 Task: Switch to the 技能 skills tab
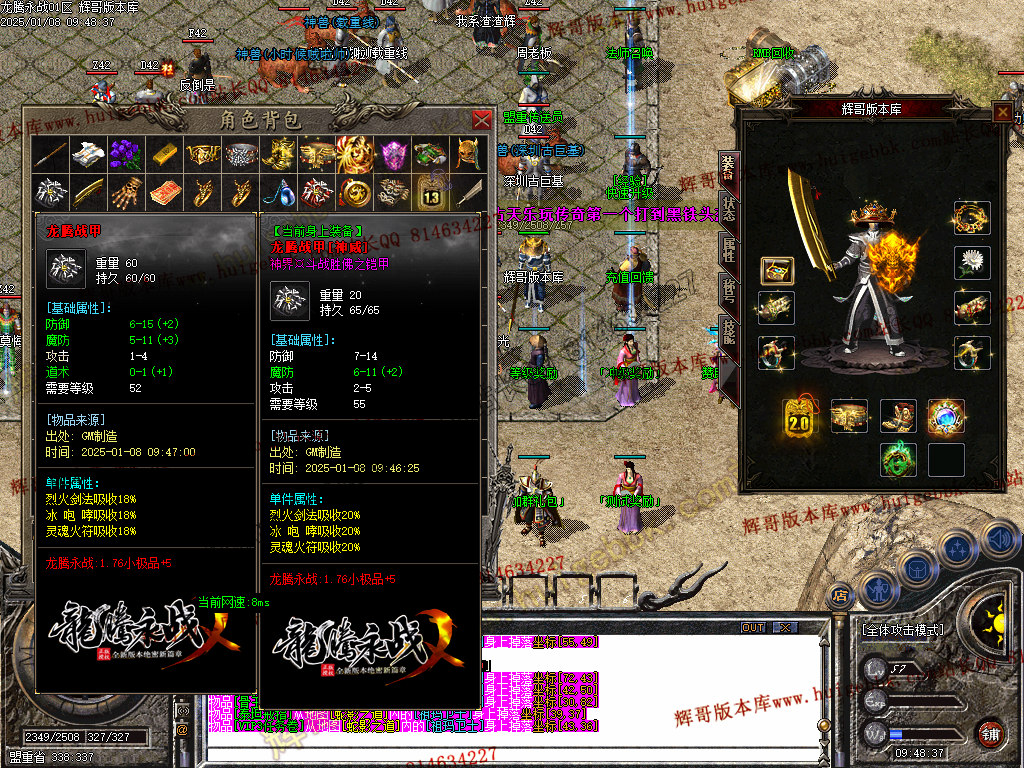(727, 332)
